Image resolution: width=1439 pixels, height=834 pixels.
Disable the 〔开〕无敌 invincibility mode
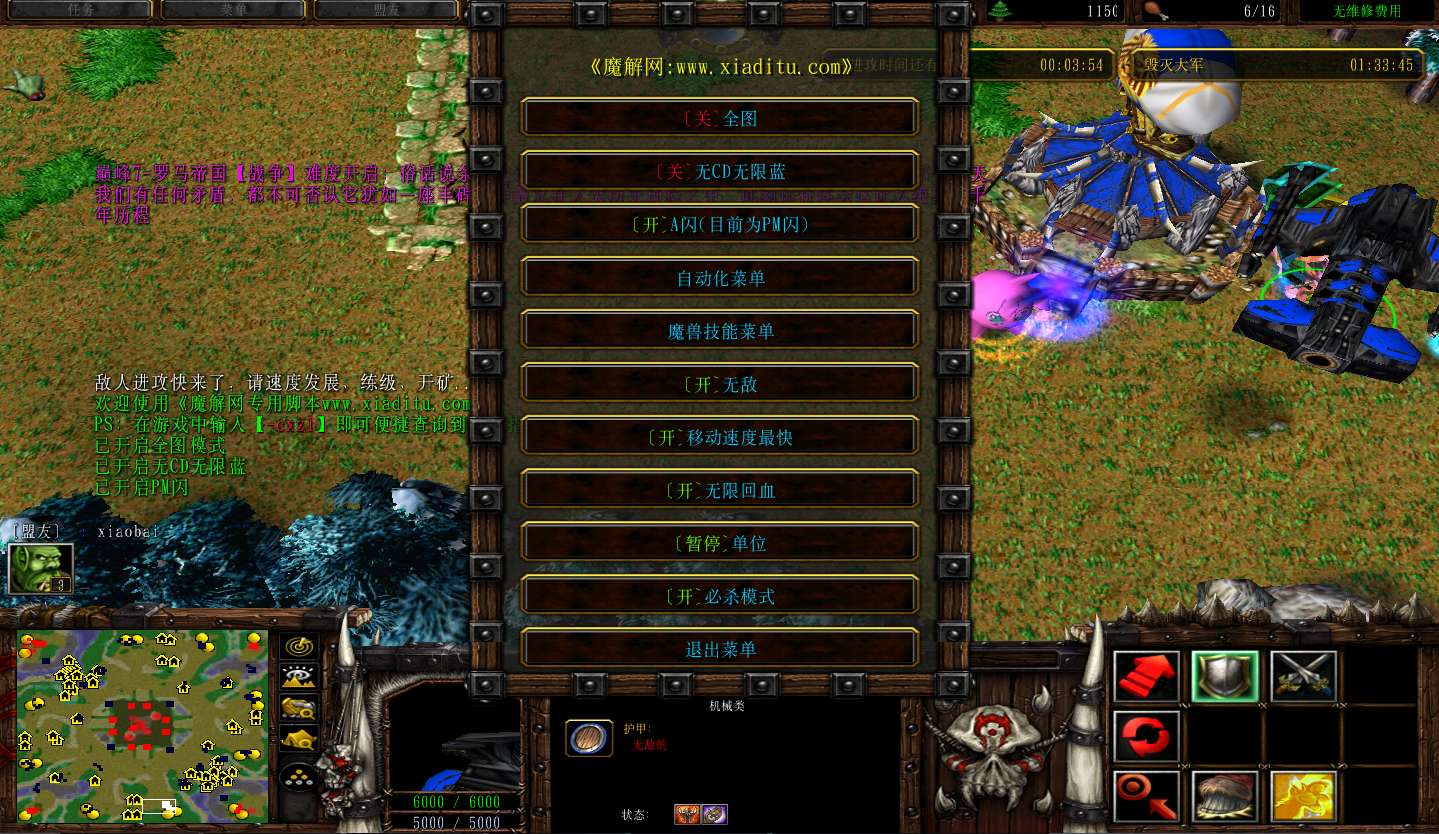click(x=719, y=382)
